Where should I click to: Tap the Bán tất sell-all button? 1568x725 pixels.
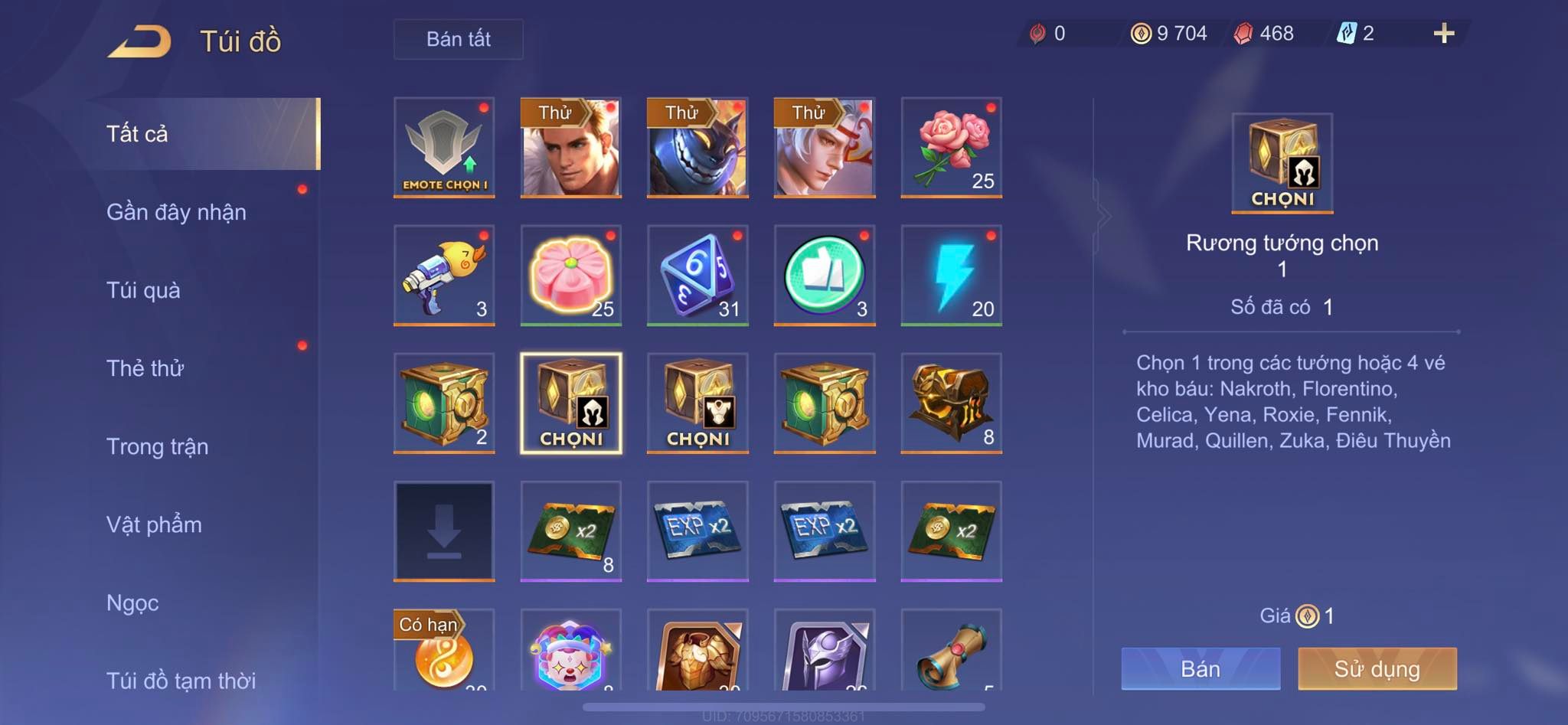[458, 39]
